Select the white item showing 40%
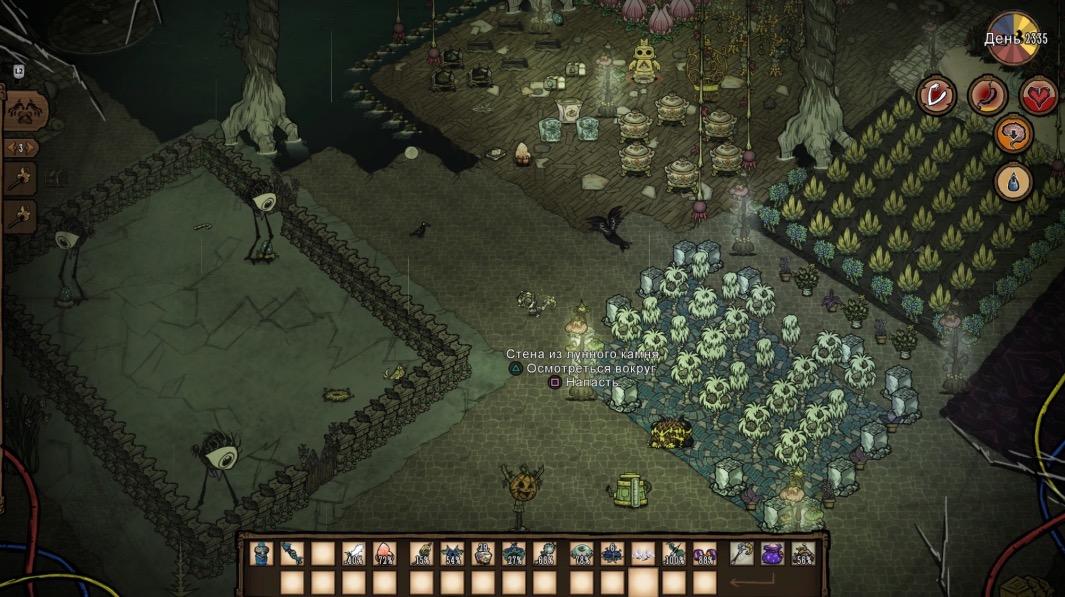 click(x=355, y=553)
